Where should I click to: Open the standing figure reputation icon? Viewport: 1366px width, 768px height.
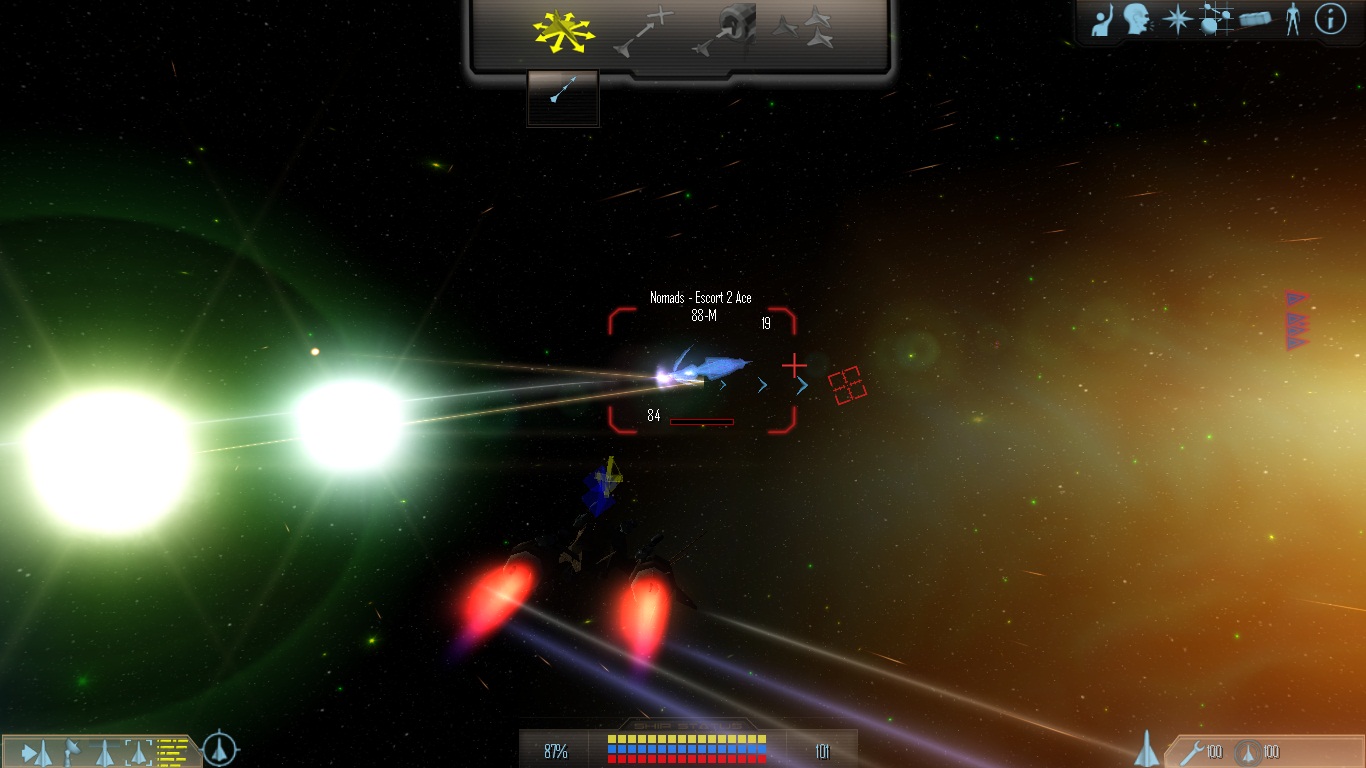pos(1293,19)
